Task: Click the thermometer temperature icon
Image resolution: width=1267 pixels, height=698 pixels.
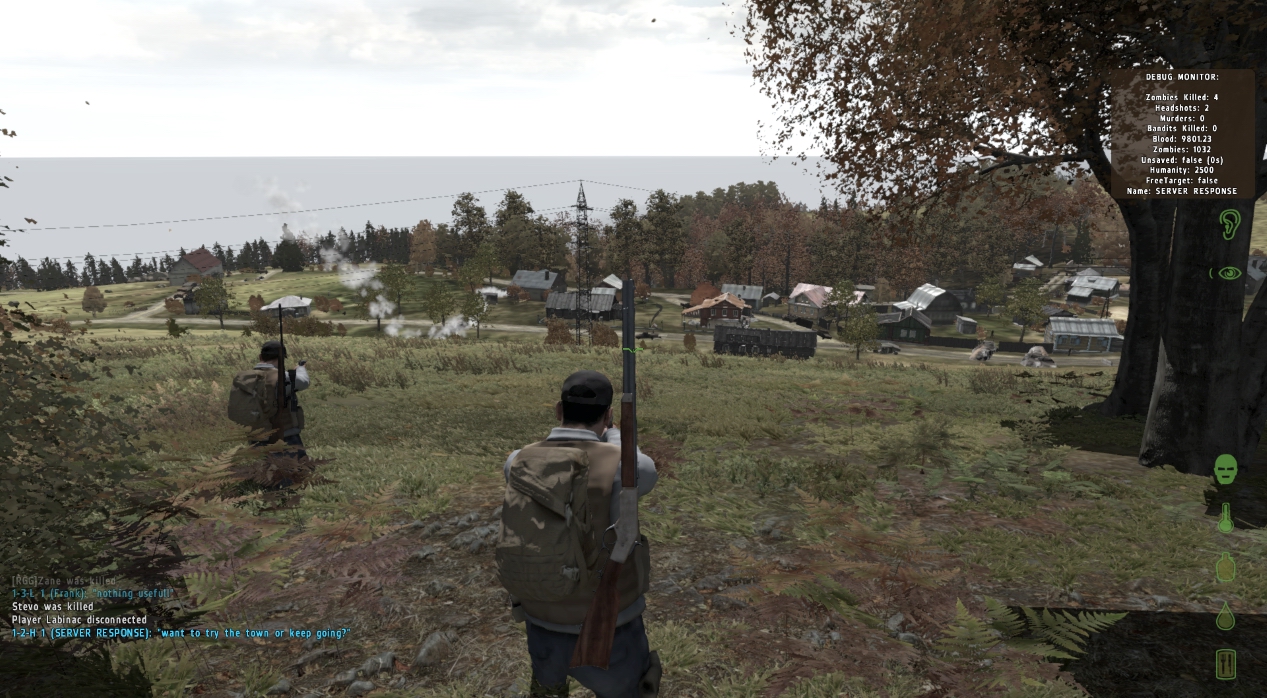Action: (x=1225, y=517)
